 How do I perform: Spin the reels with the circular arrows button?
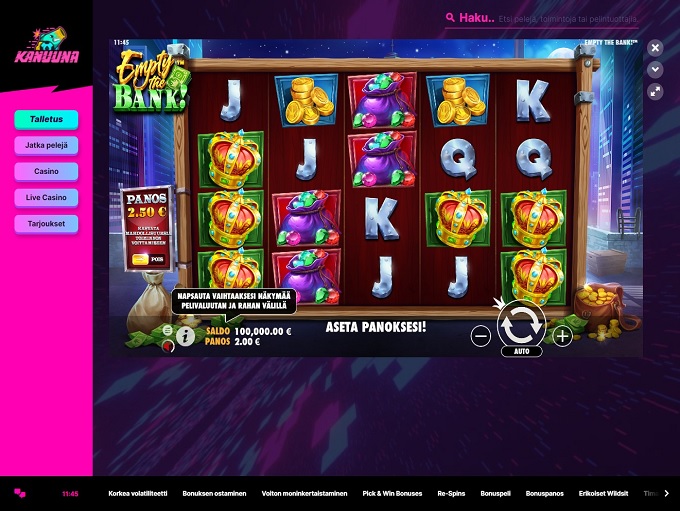521,324
